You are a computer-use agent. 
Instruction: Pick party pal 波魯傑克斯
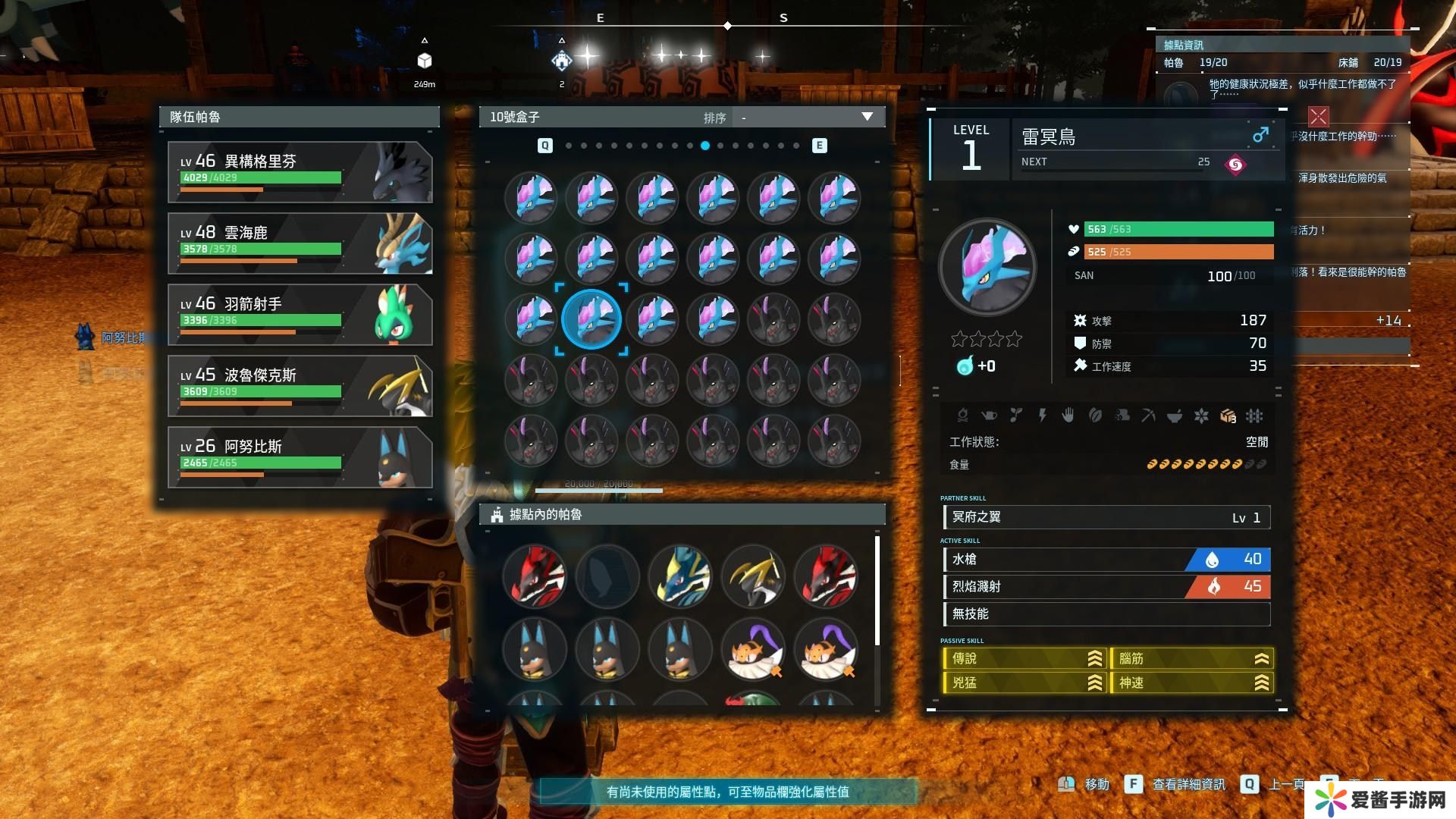[x=300, y=386]
